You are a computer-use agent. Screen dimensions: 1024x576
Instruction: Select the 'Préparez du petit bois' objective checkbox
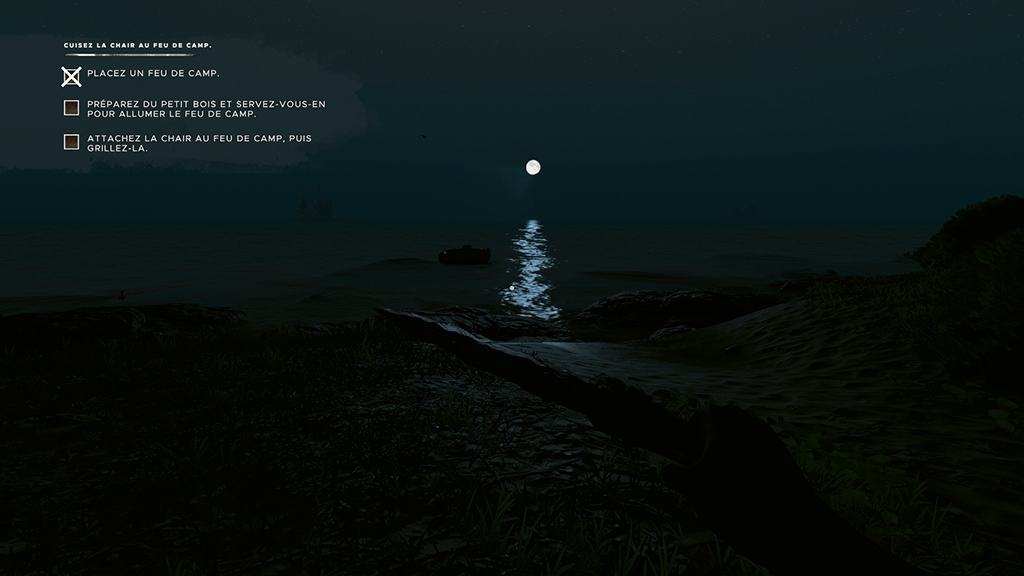pyautogui.click(x=71, y=108)
